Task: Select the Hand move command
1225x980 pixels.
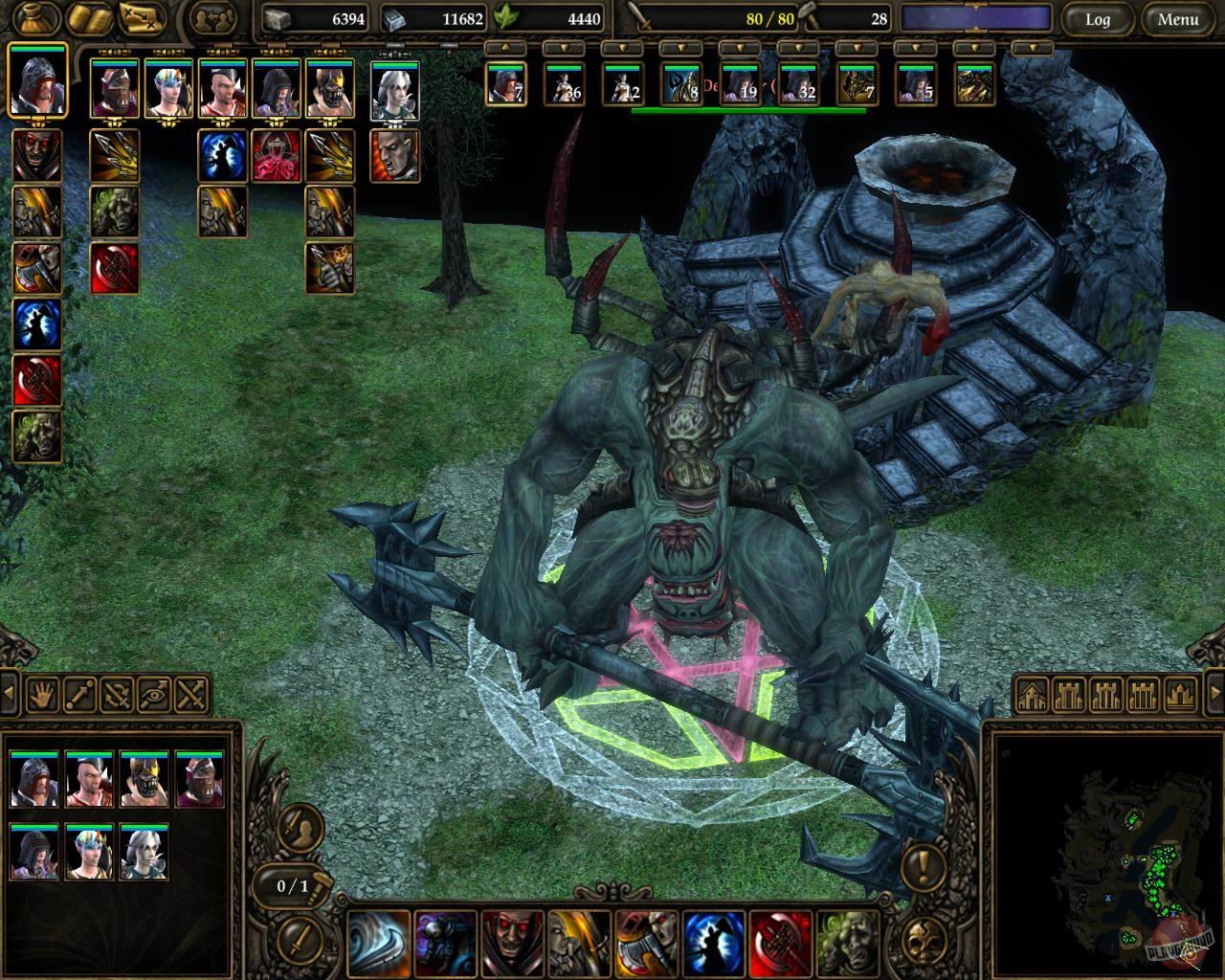Action: coord(43,694)
